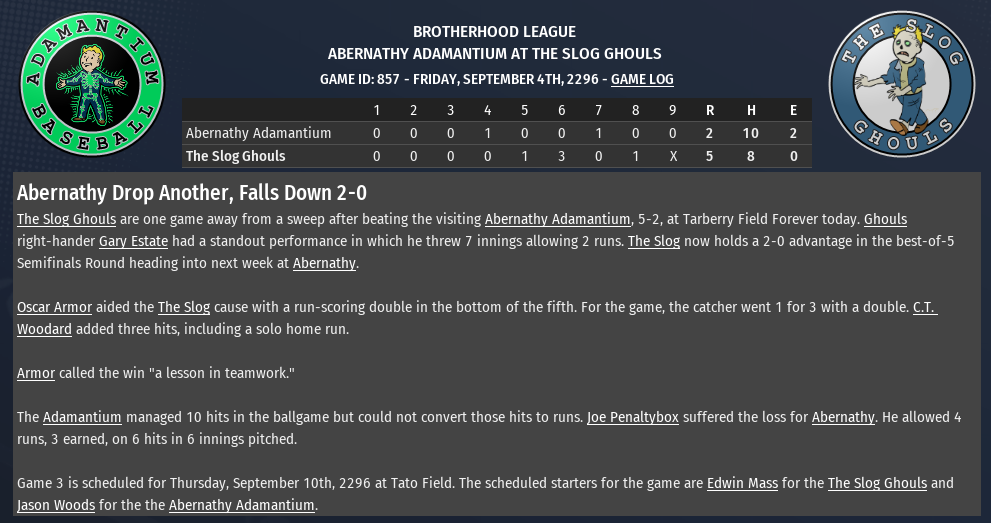Screen dimensions: 991x523
Task: Select Joe Penaltybox player link
Action: (633, 417)
